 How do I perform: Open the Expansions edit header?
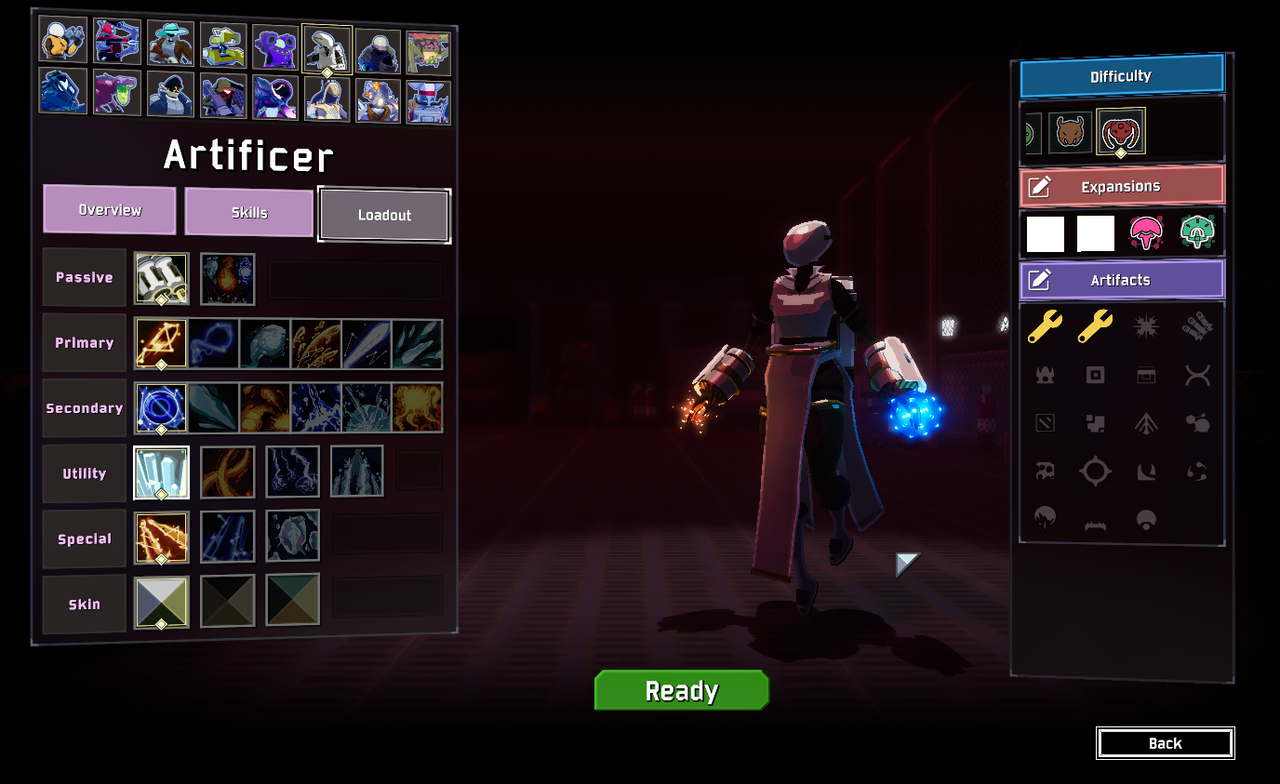1121,187
